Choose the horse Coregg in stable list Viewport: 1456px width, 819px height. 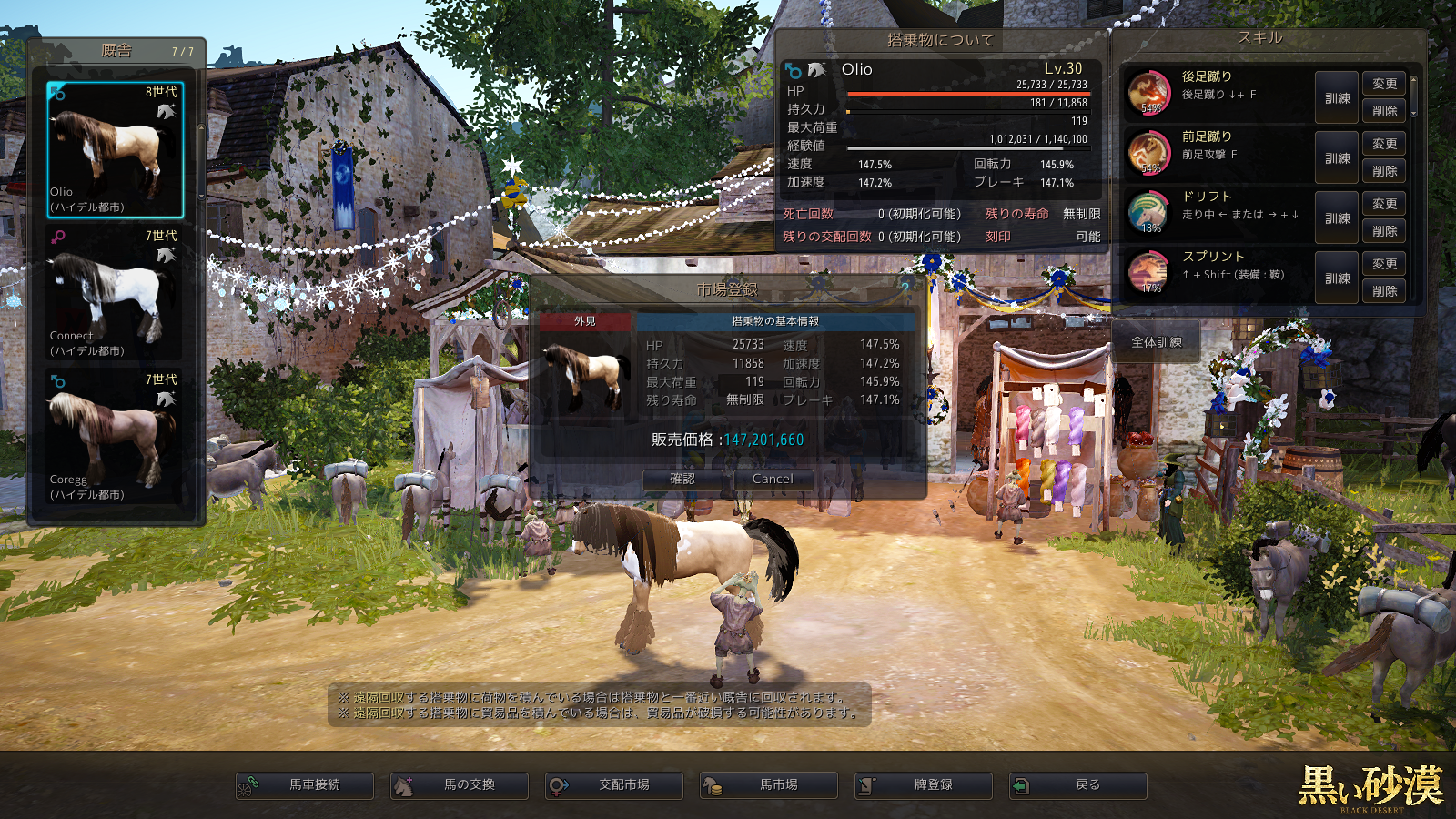point(116,437)
